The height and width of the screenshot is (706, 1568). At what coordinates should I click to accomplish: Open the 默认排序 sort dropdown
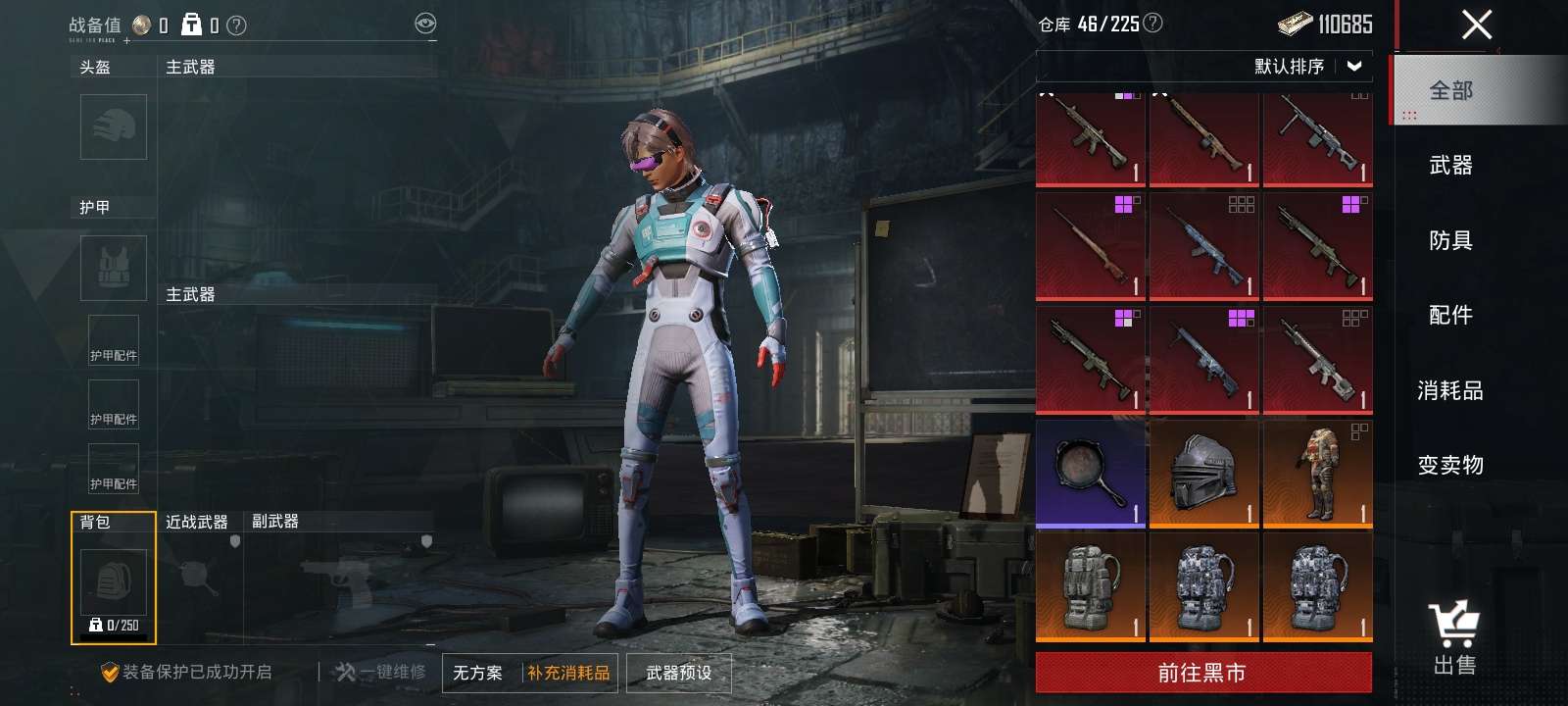coord(1306,66)
